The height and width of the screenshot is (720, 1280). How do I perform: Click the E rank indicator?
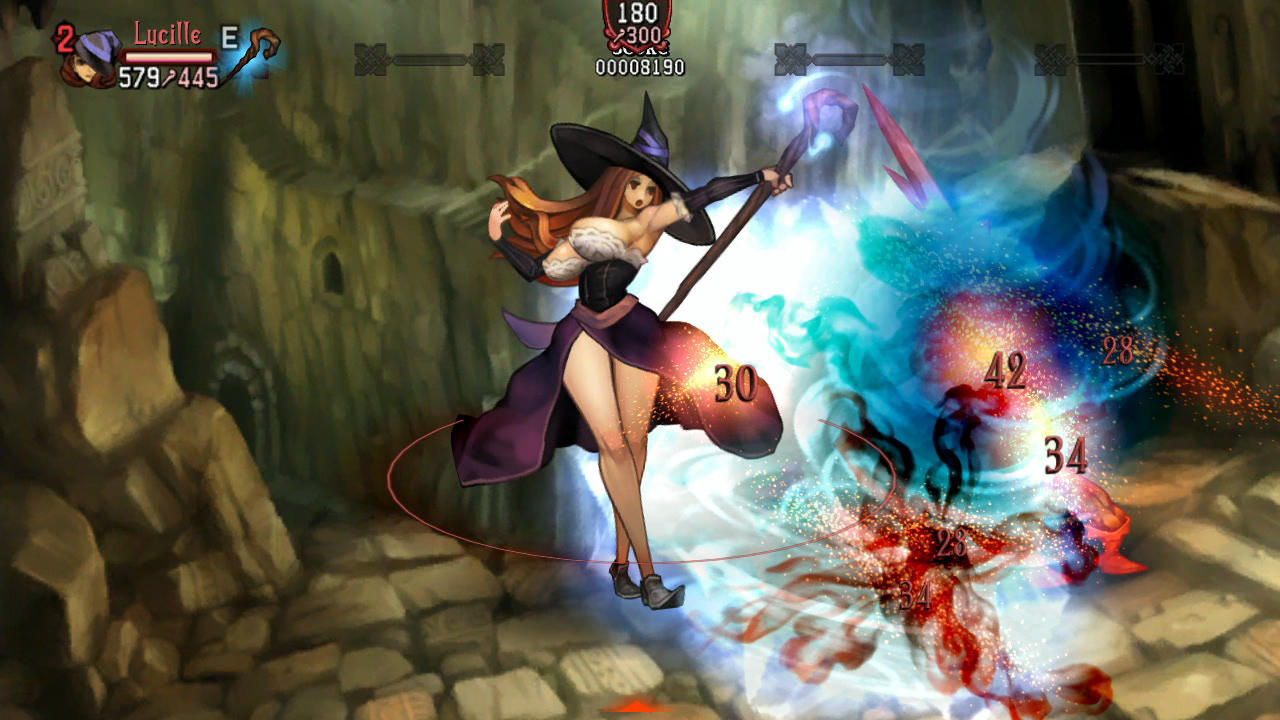click(x=228, y=37)
